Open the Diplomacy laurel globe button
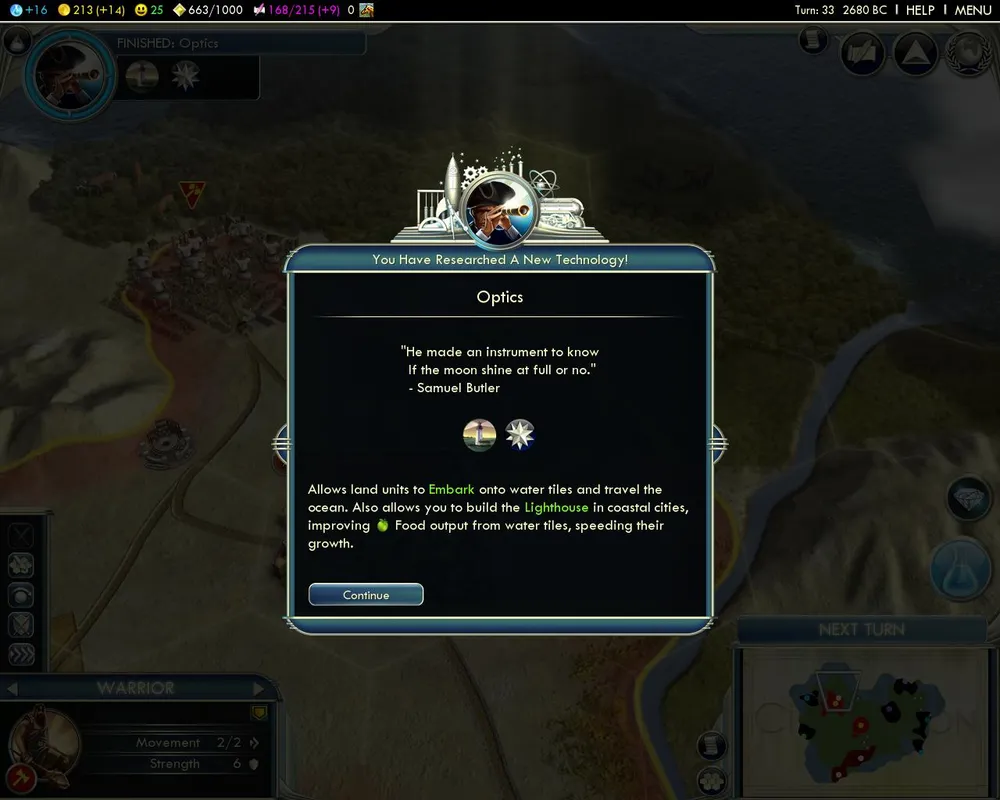The height and width of the screenshot is (800, 1000). [x=966, y=52]
